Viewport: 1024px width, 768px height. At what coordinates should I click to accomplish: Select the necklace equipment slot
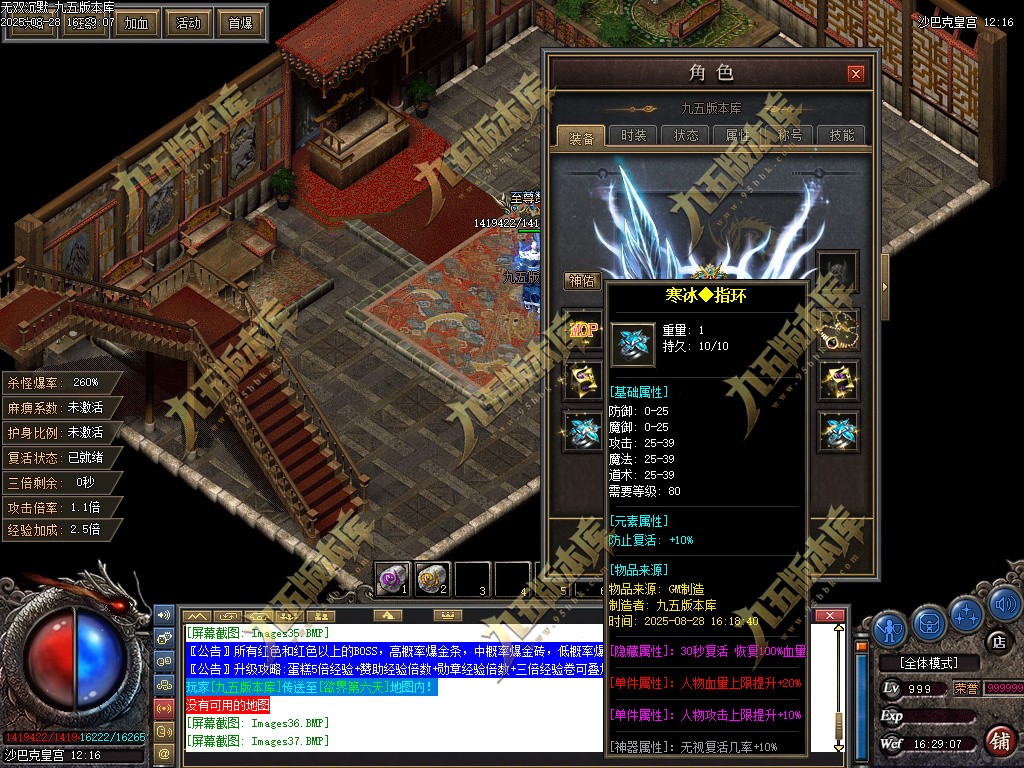tap(837, 329)
